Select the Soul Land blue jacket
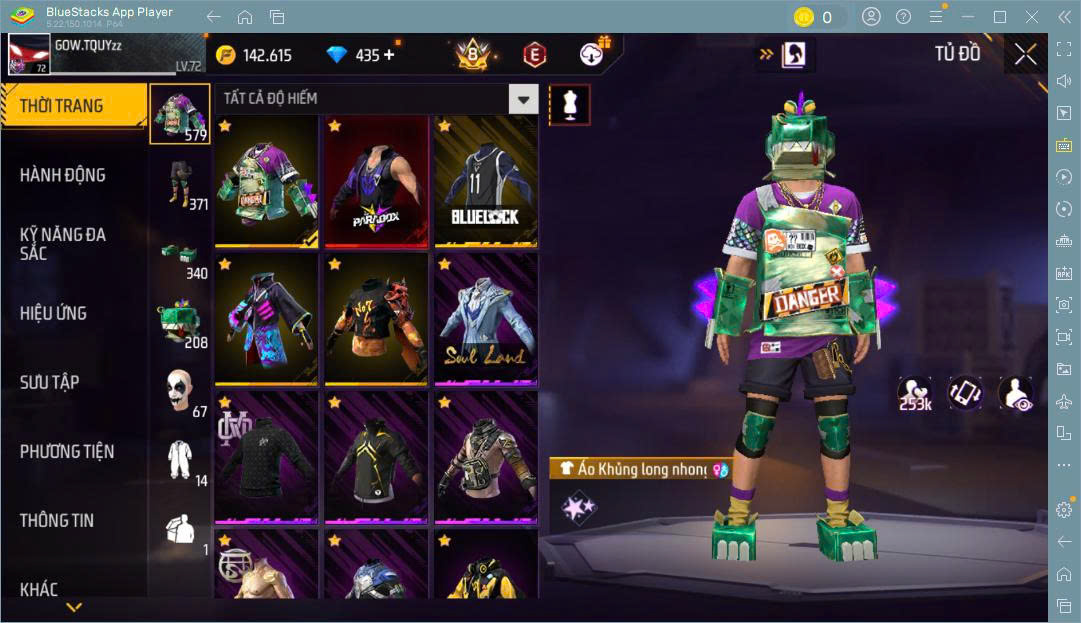The width and height of the screenshot is (1081, 623). click(x=485, y=319)
